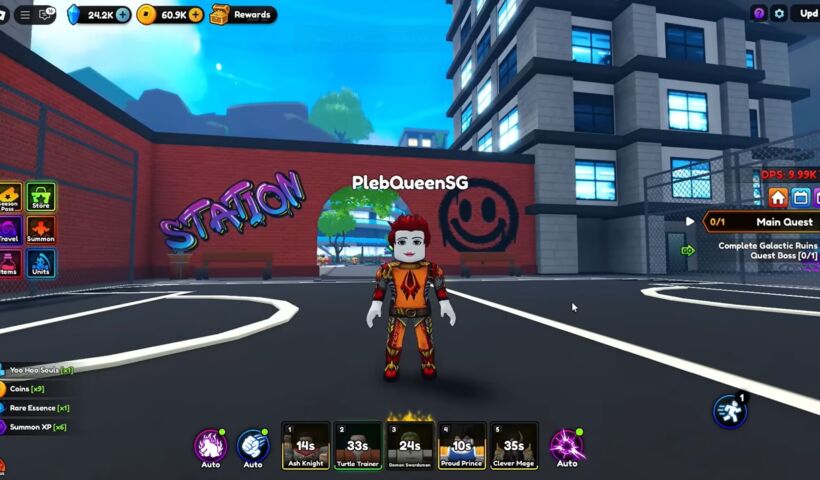Open the settings gear icon

pos(780,14)
